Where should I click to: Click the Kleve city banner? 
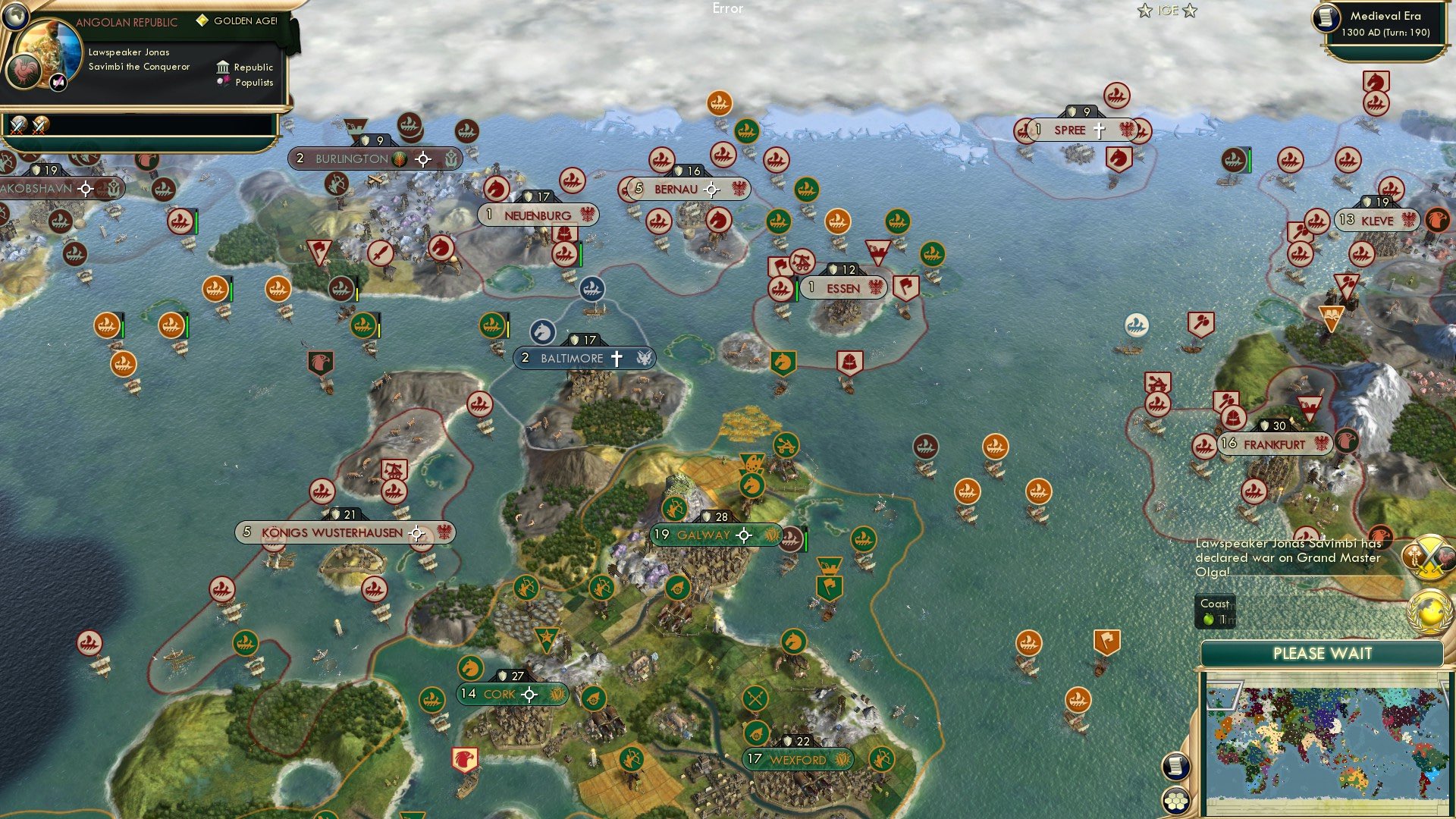point(1378,220)
